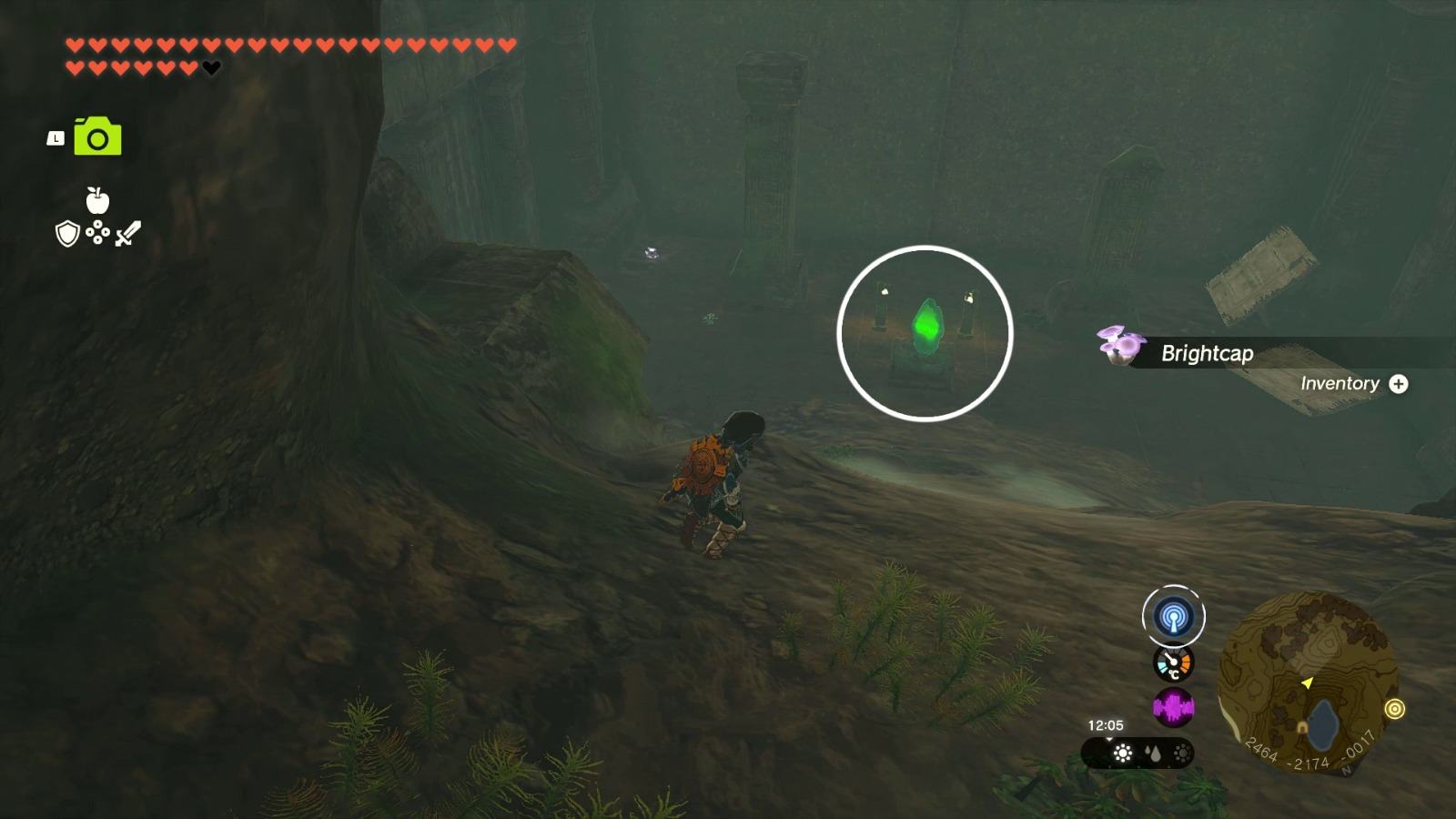Select the d-pad icon between shield and sword

[97, 232]
